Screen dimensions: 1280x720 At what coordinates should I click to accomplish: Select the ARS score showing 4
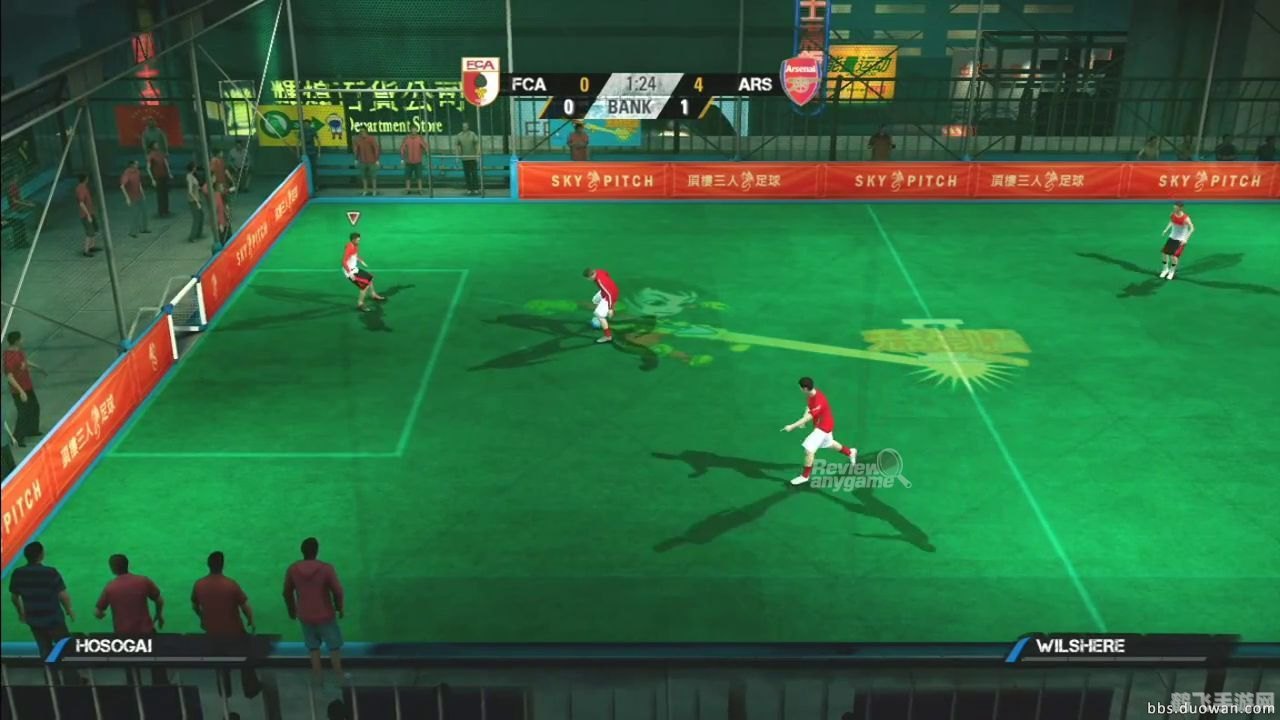pyautogui.click(x=700, y=84)
